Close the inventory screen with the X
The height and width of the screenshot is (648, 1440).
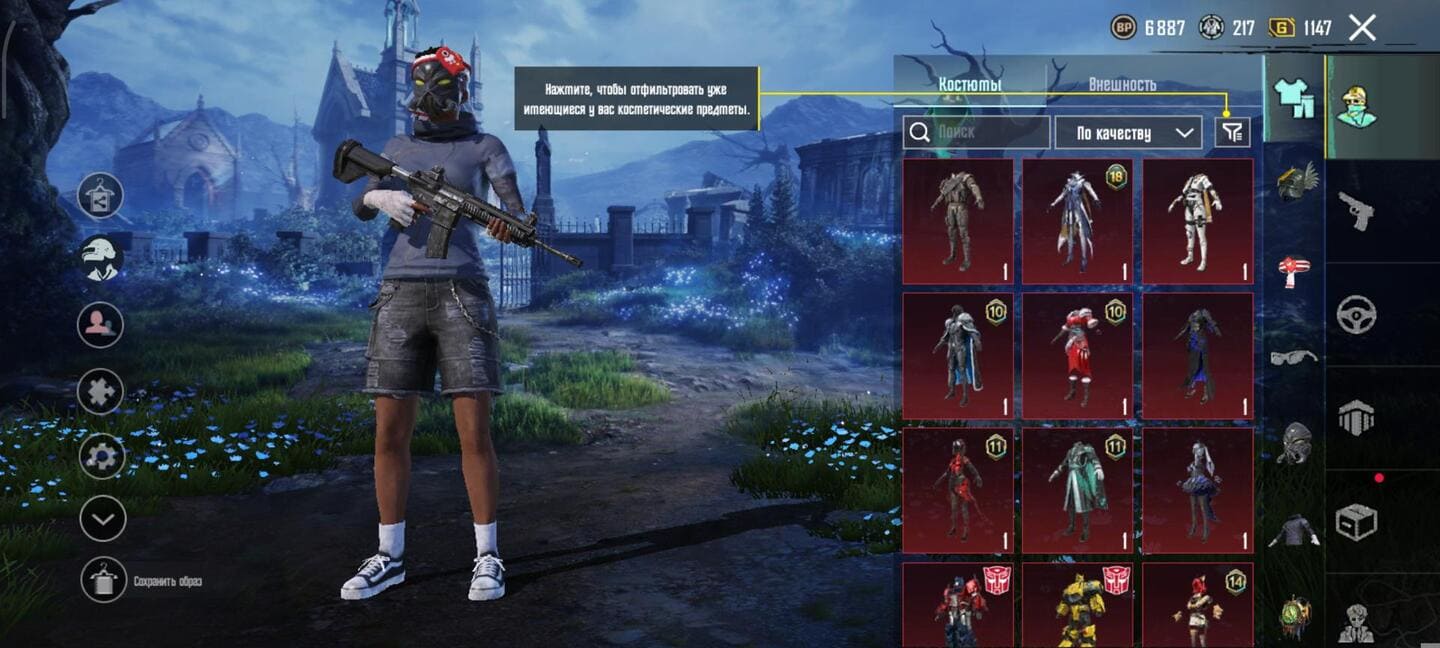[1362, 28]
